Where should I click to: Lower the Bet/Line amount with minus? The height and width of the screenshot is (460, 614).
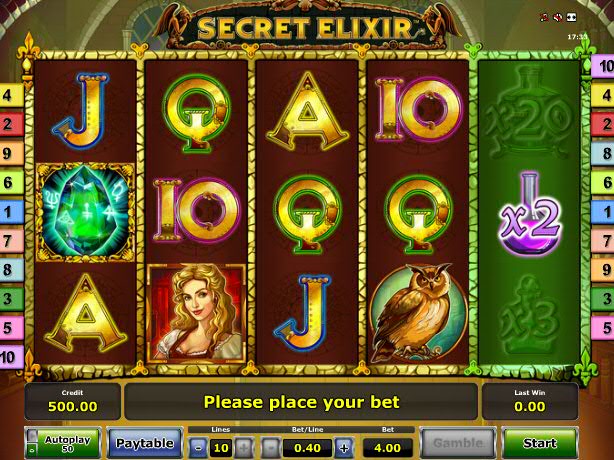[x=271, y=447]
